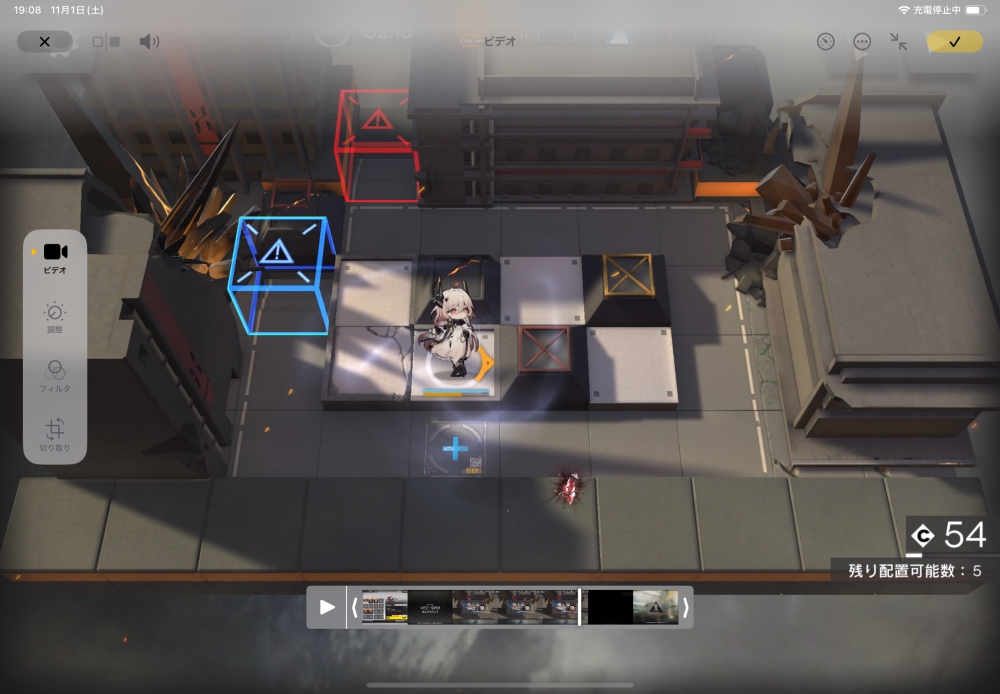Open the playback speed dial icon
1000x694 pixels.
825,42
